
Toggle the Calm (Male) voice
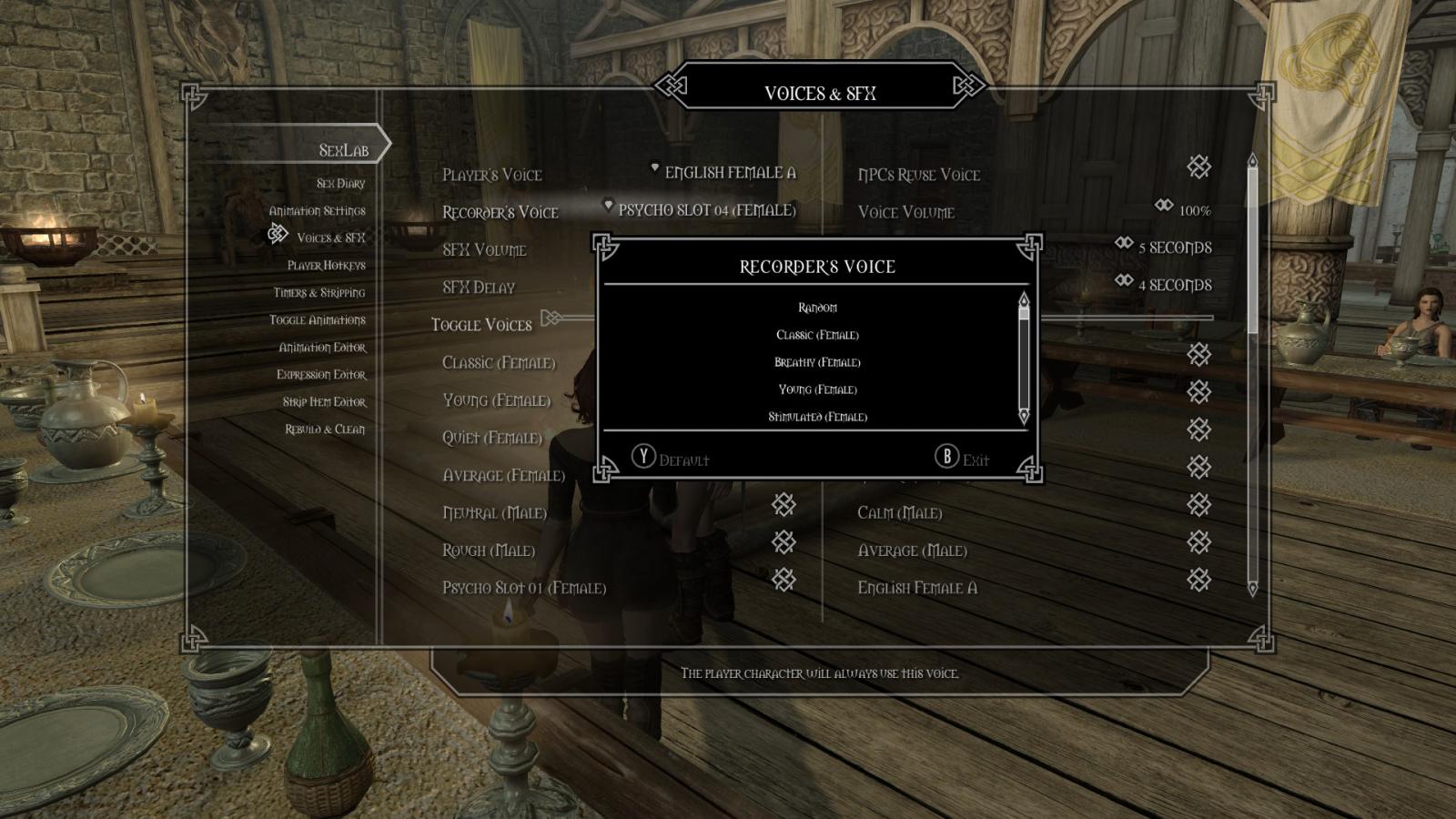1198,505
